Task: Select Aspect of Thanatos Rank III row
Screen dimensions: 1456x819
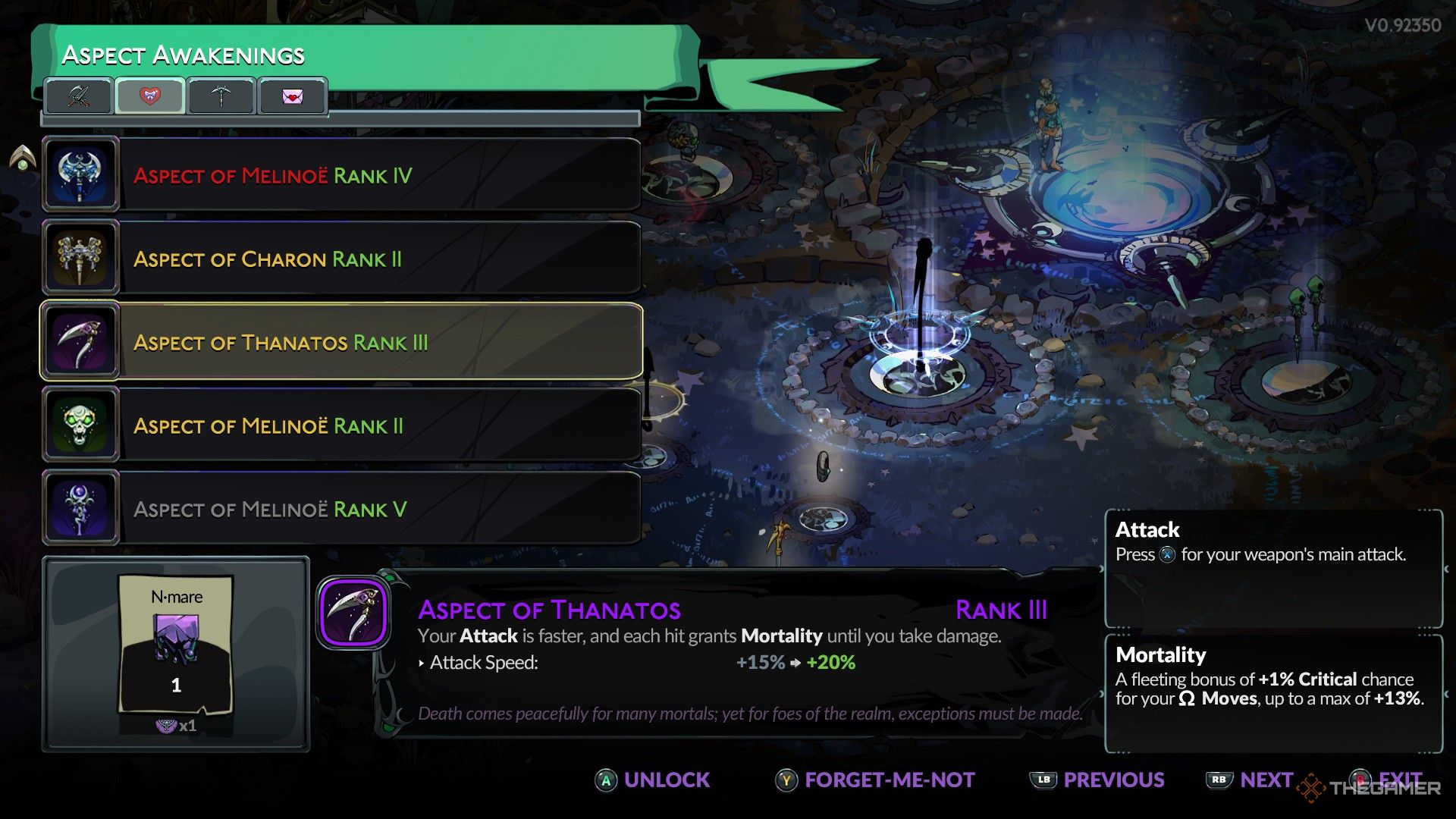Action: coord(341,342)
